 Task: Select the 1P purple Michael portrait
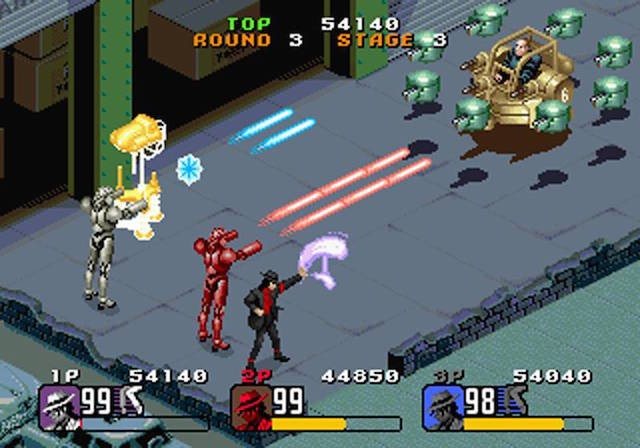point(59,403)
